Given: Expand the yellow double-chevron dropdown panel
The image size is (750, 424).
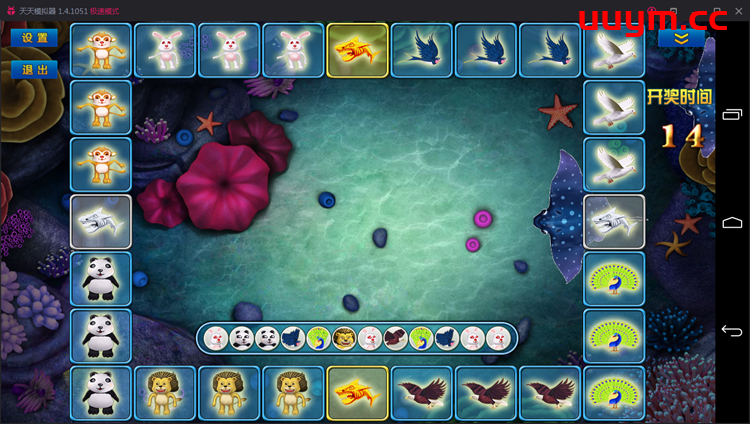Looking at the screenshot, I should pyautogui.click(x=681, y=38).
